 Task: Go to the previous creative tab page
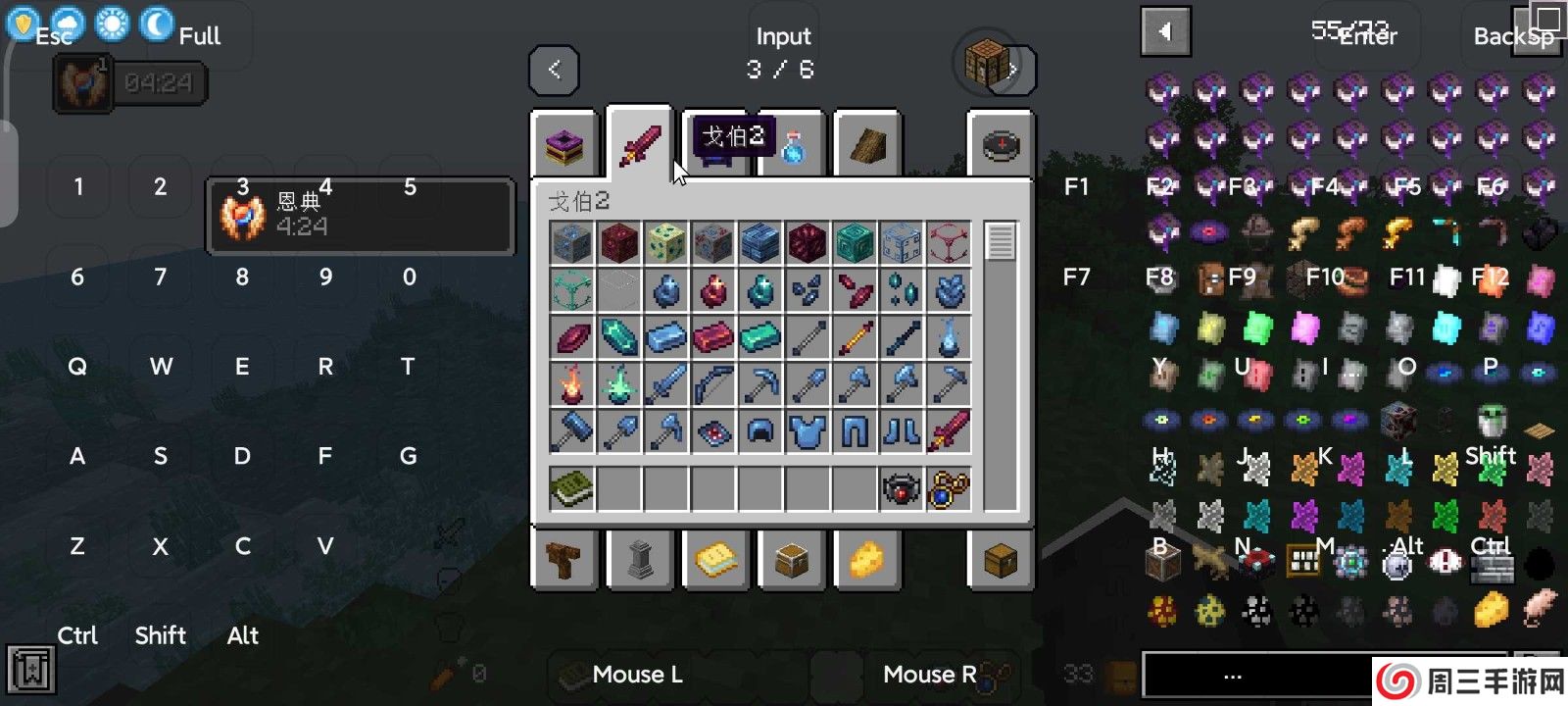(x=554, y=70)
